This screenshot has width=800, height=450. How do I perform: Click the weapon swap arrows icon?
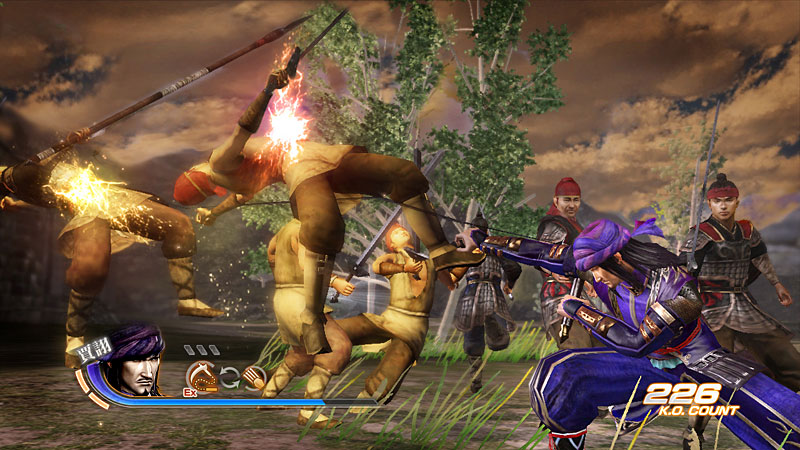229,378
